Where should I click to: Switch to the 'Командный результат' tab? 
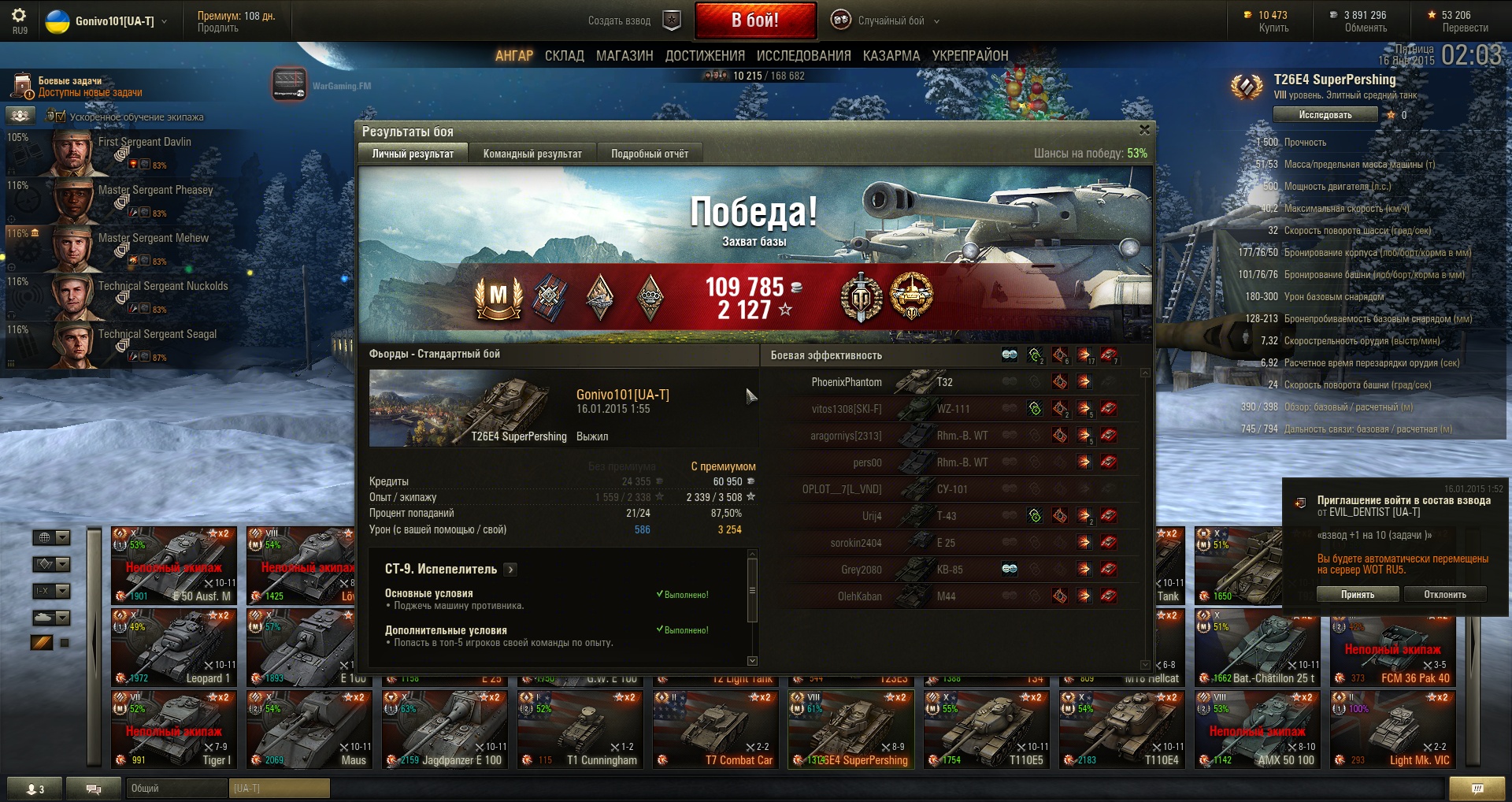pyautogui.click(x=532, y=154)
